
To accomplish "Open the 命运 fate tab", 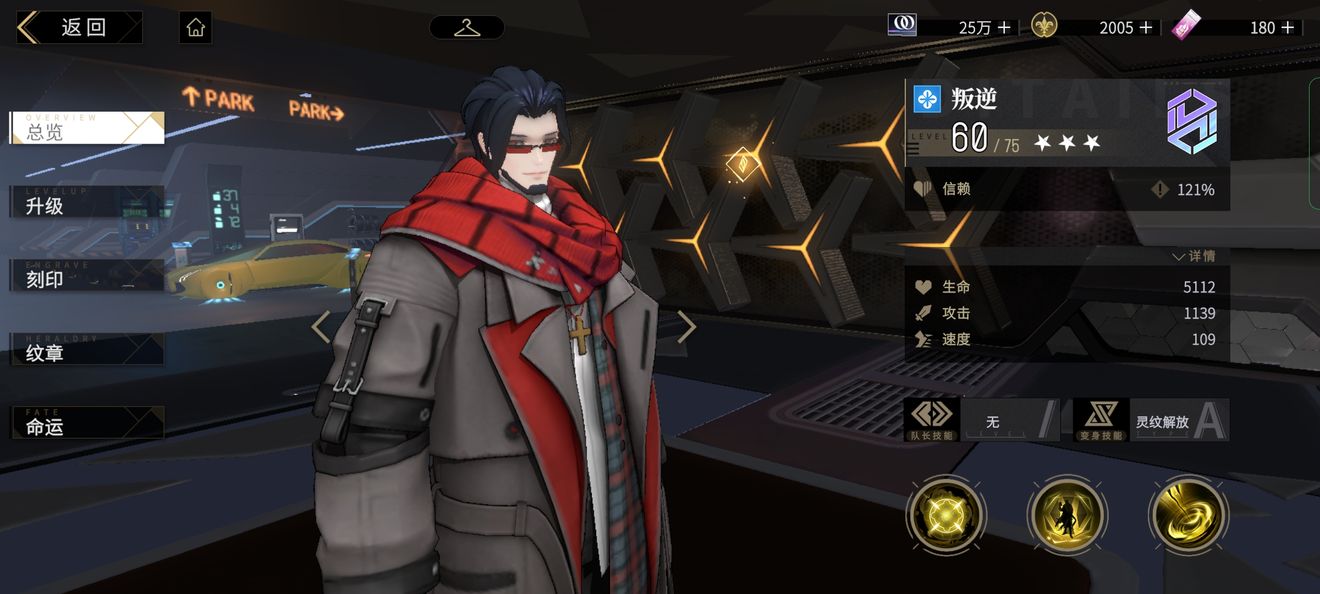I will click(x=86, y=425).
